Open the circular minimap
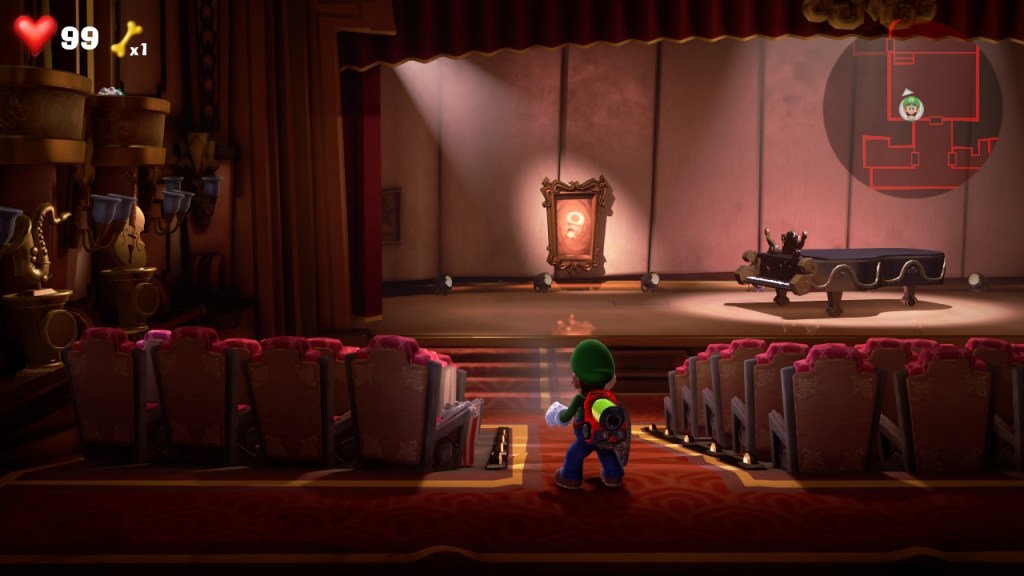This screenshot has width=1024, height=576. pyautogui.click(x=911, y=109)
